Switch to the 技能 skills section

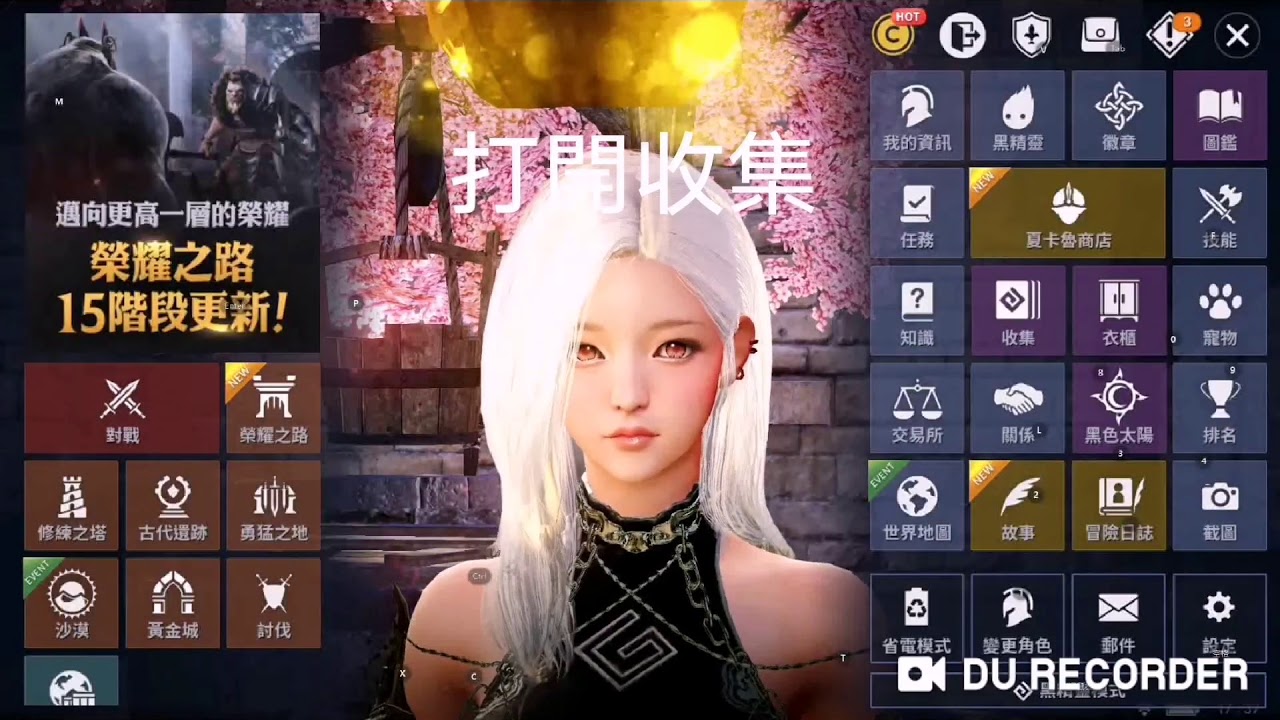point(1219,213)
